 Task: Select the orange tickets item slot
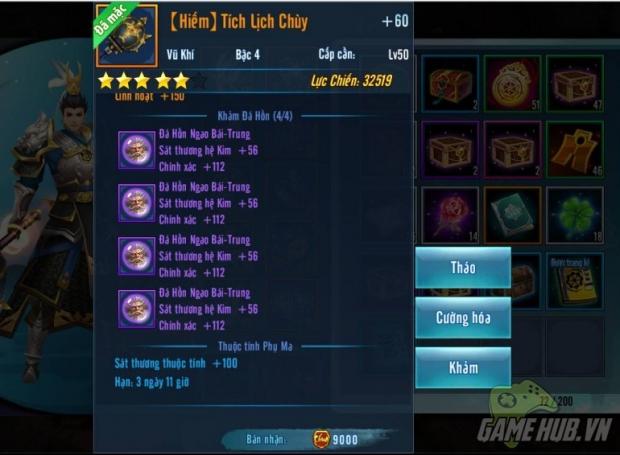tap(574, 149)
